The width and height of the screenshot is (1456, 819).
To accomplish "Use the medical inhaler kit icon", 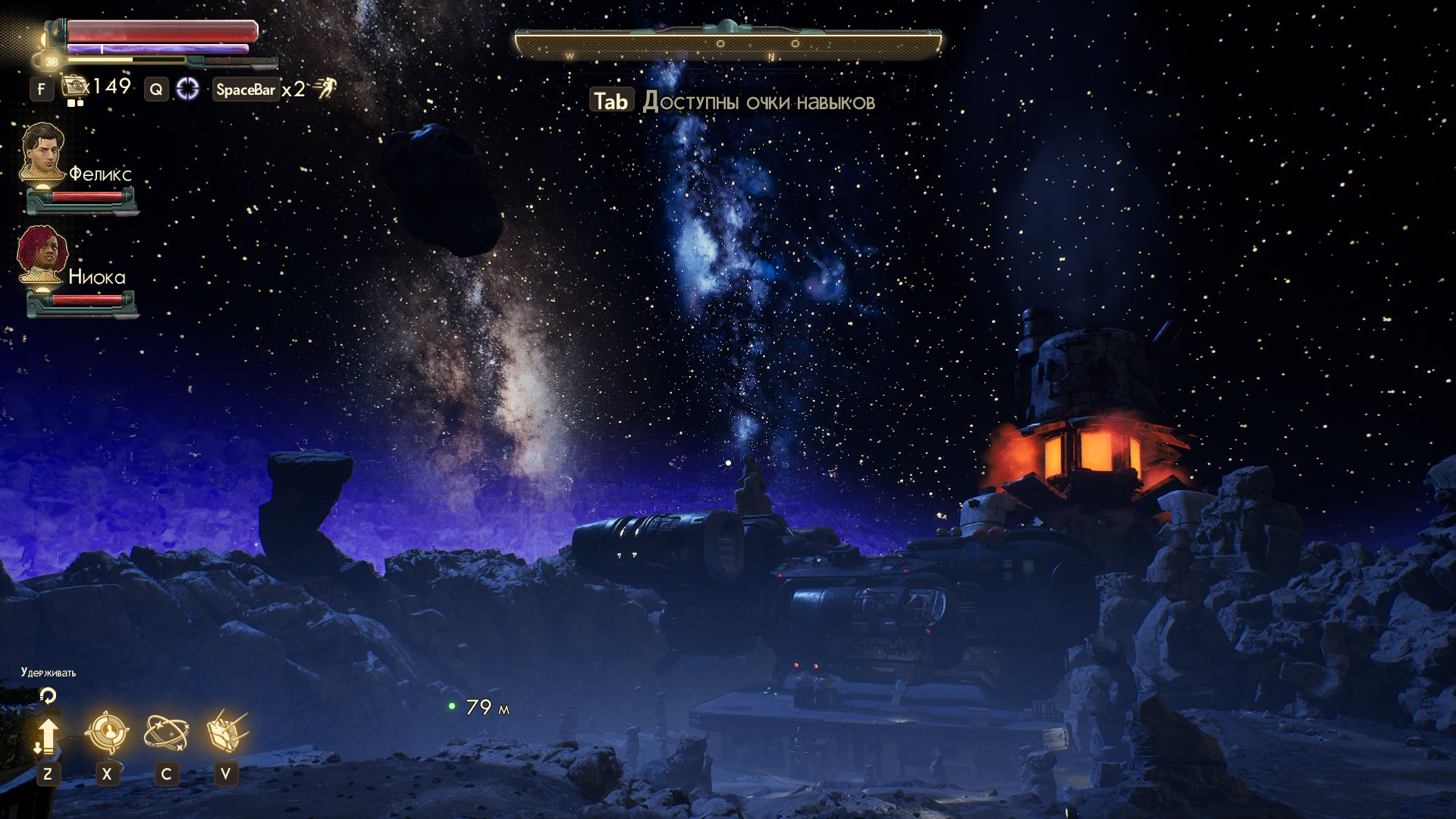I will (74, 86).
